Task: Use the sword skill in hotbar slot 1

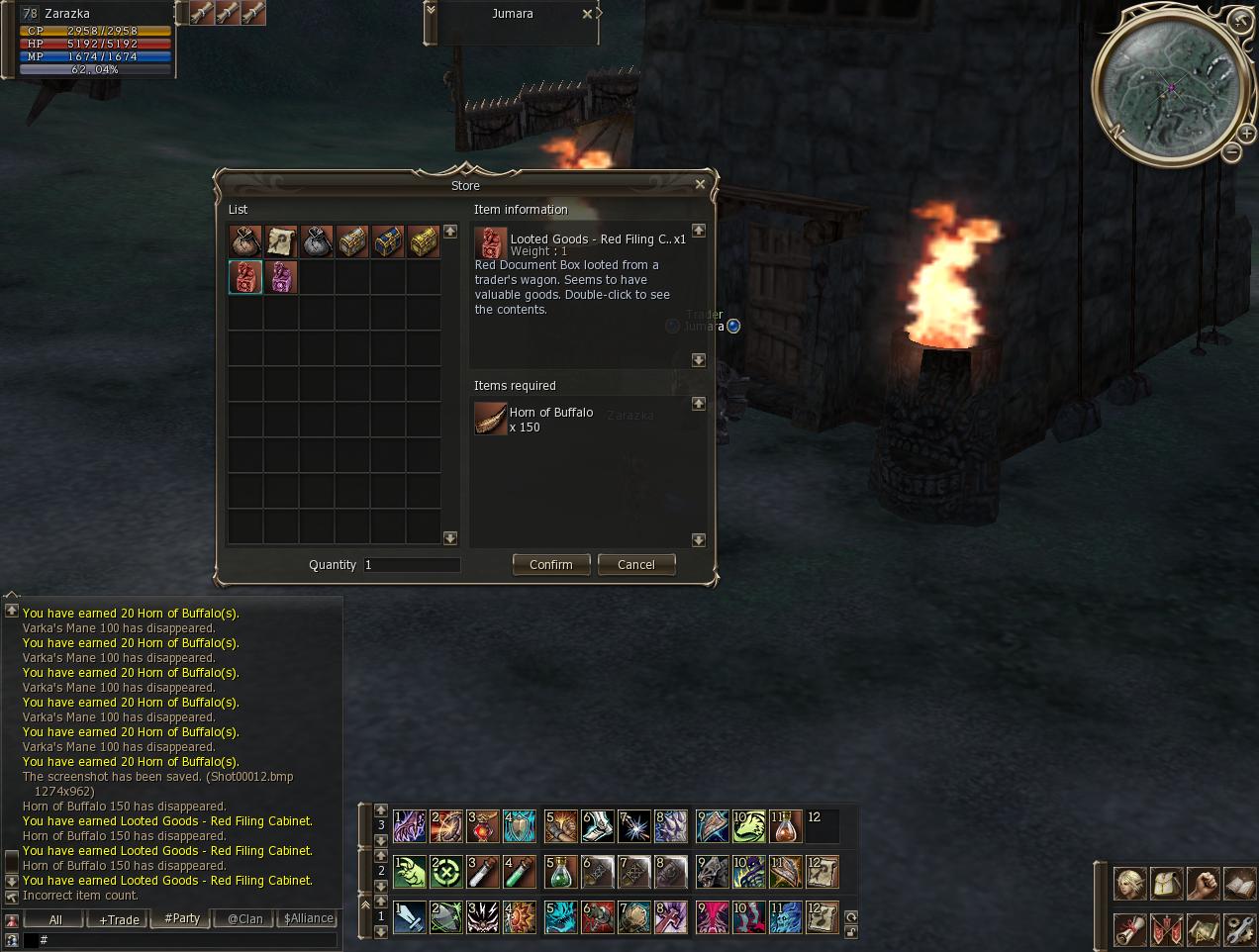Action: [409, 916]
